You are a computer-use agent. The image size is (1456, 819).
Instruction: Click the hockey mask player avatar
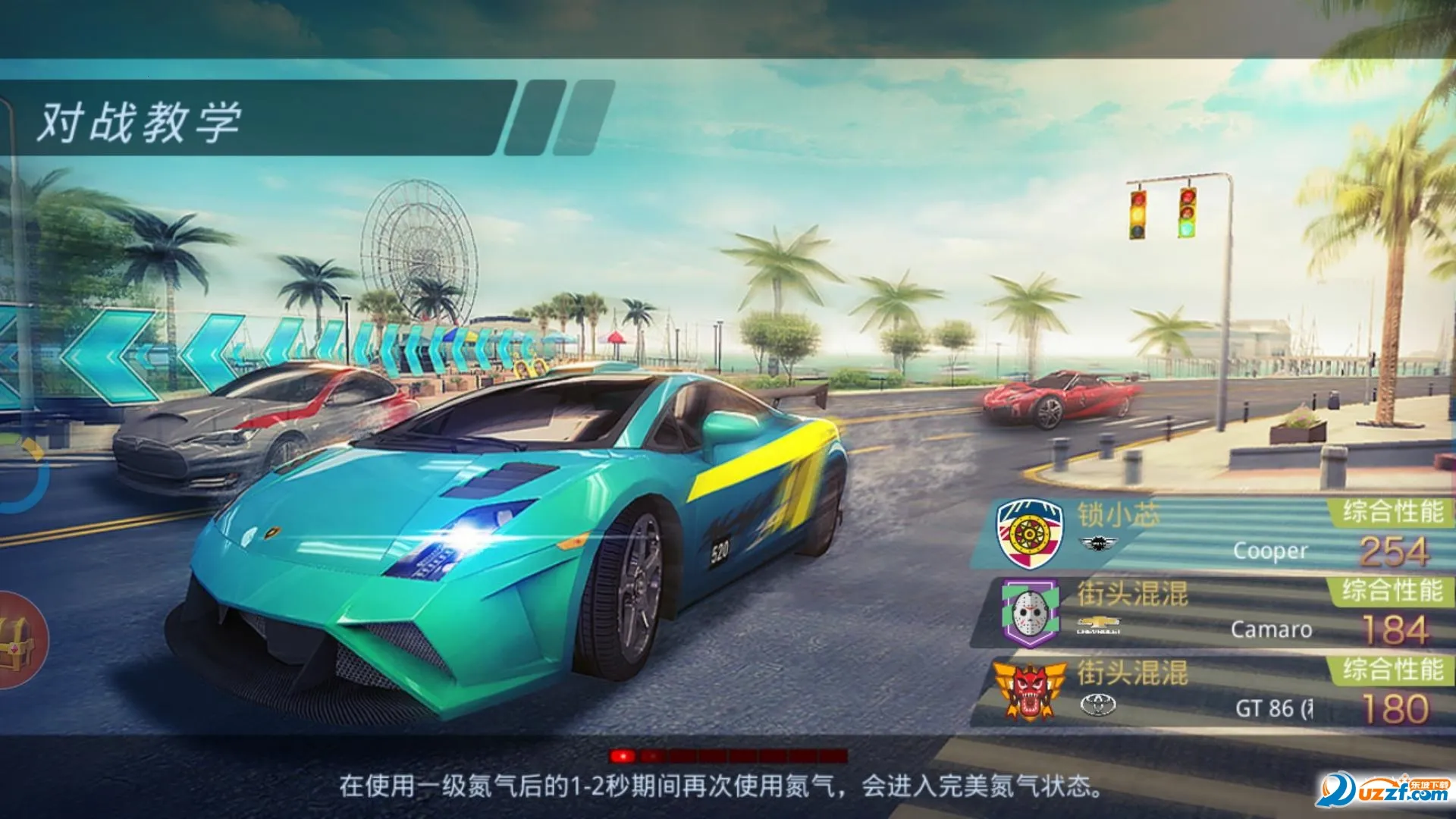click(1030, 613)
